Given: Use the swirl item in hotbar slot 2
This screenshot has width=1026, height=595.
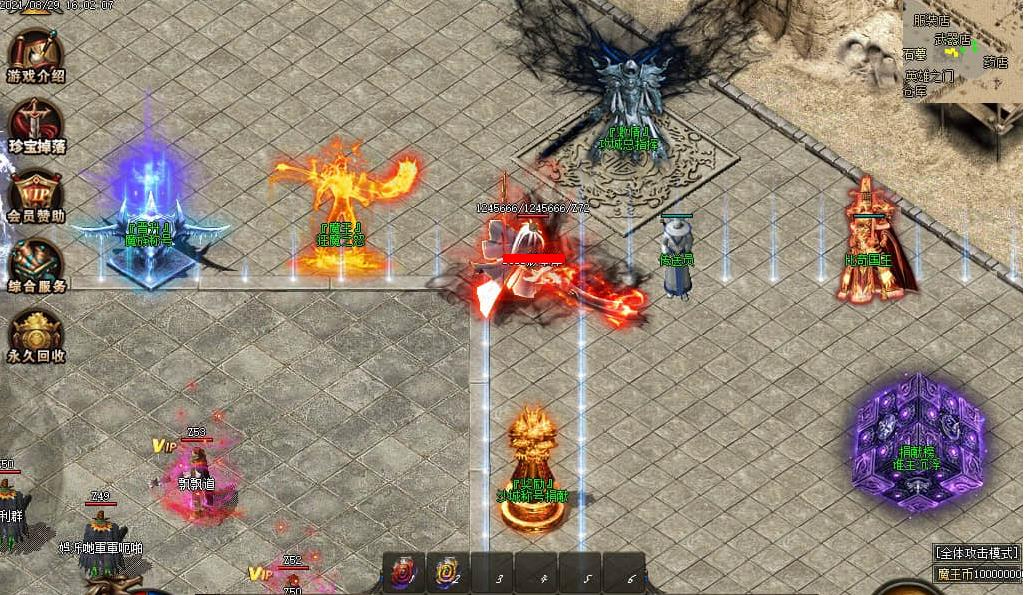Looking at the screenshot, I should click(x=446, y=573).
